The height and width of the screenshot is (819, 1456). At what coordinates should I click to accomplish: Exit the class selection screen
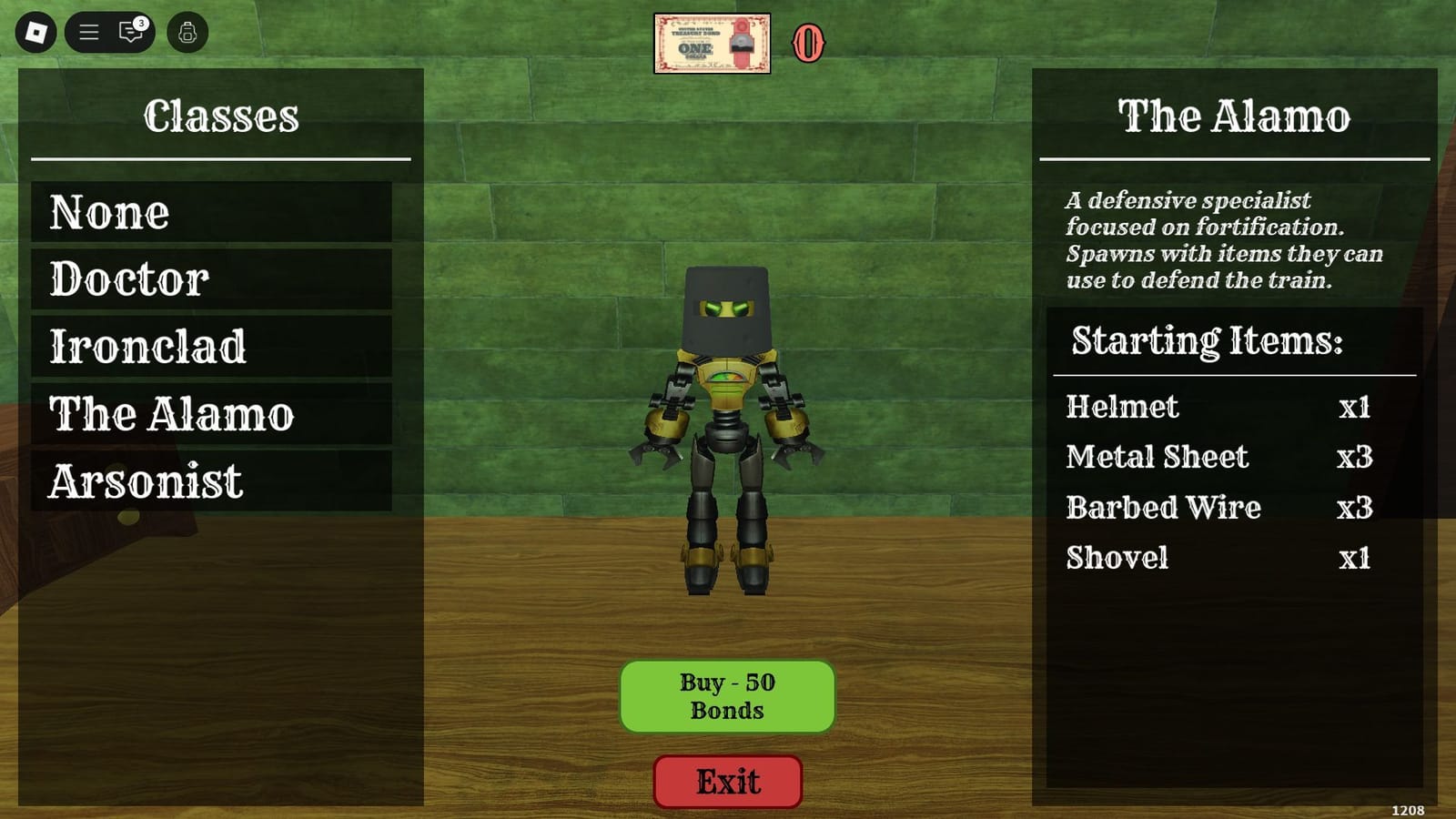[x=726, y=781]
